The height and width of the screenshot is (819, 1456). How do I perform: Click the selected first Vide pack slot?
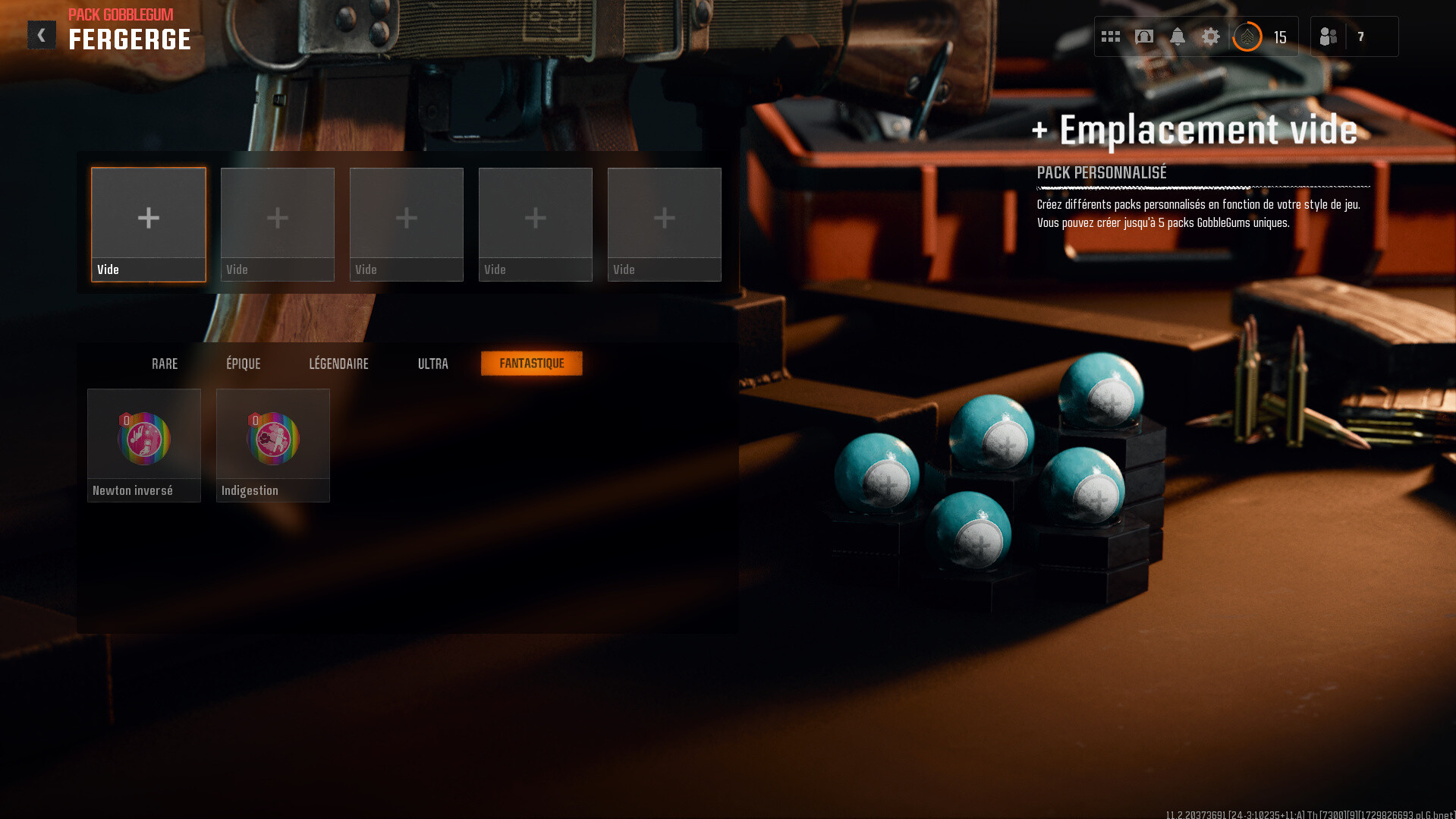[x=149, y=224]
